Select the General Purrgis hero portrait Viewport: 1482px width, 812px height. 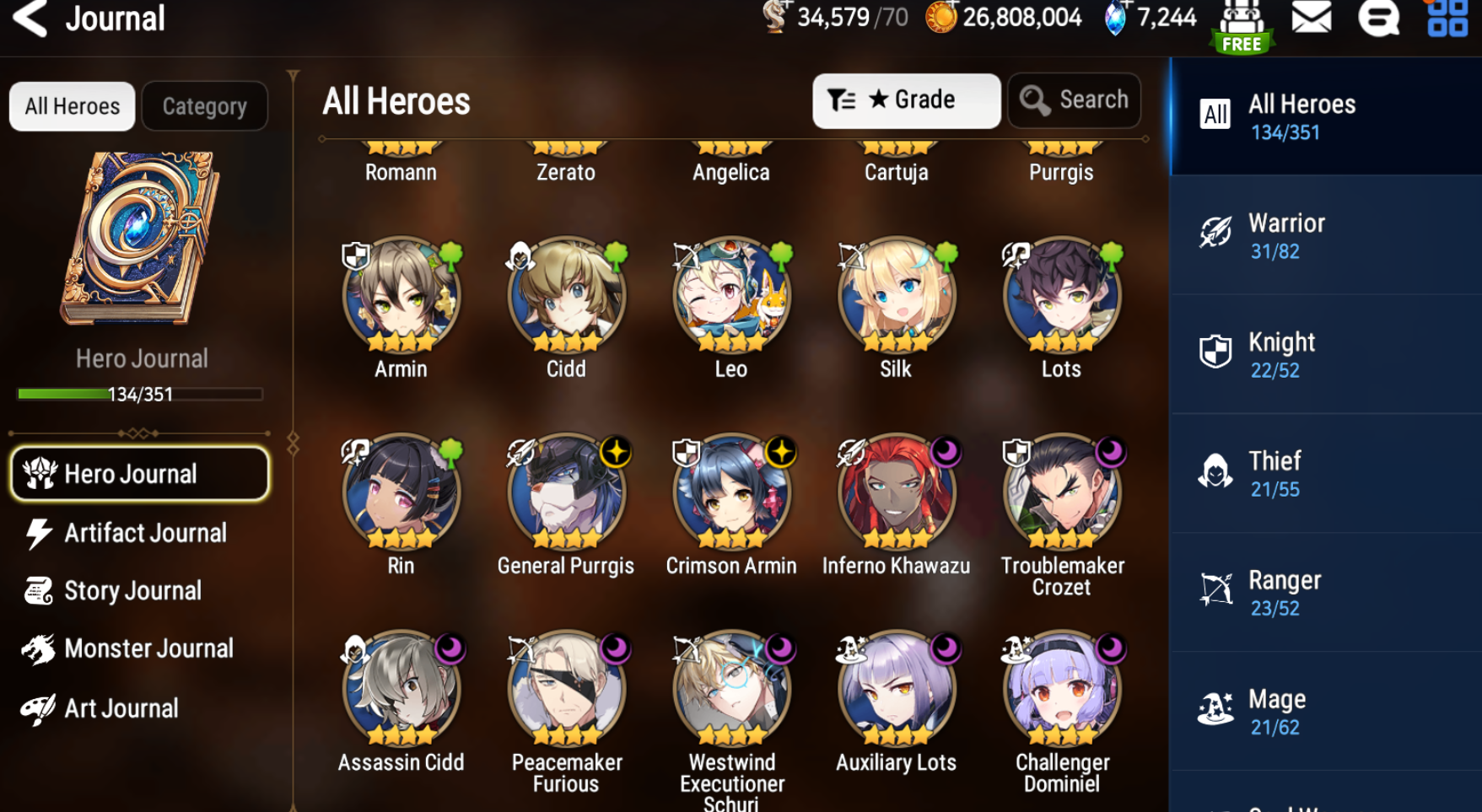[566, 492]
